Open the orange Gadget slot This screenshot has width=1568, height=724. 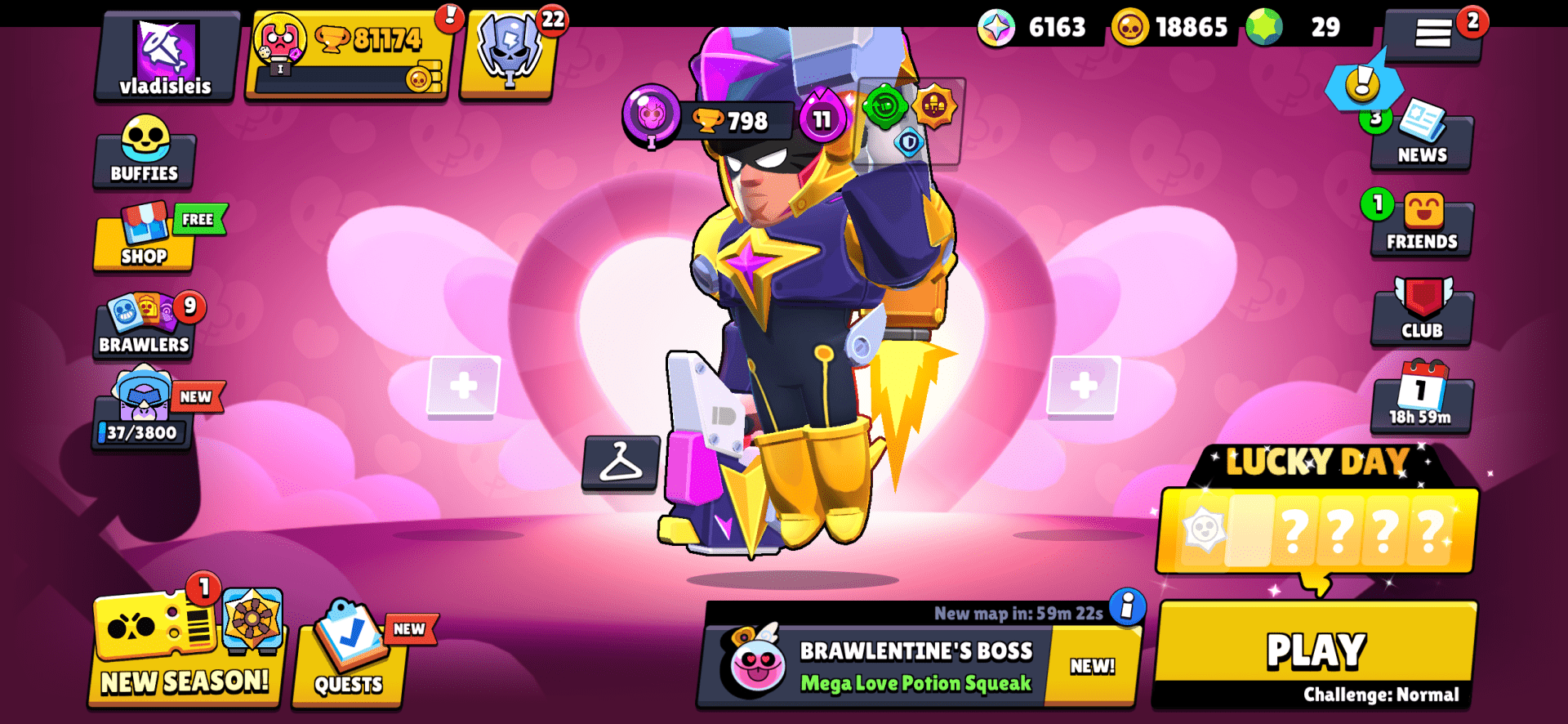[x=938, y=107]
